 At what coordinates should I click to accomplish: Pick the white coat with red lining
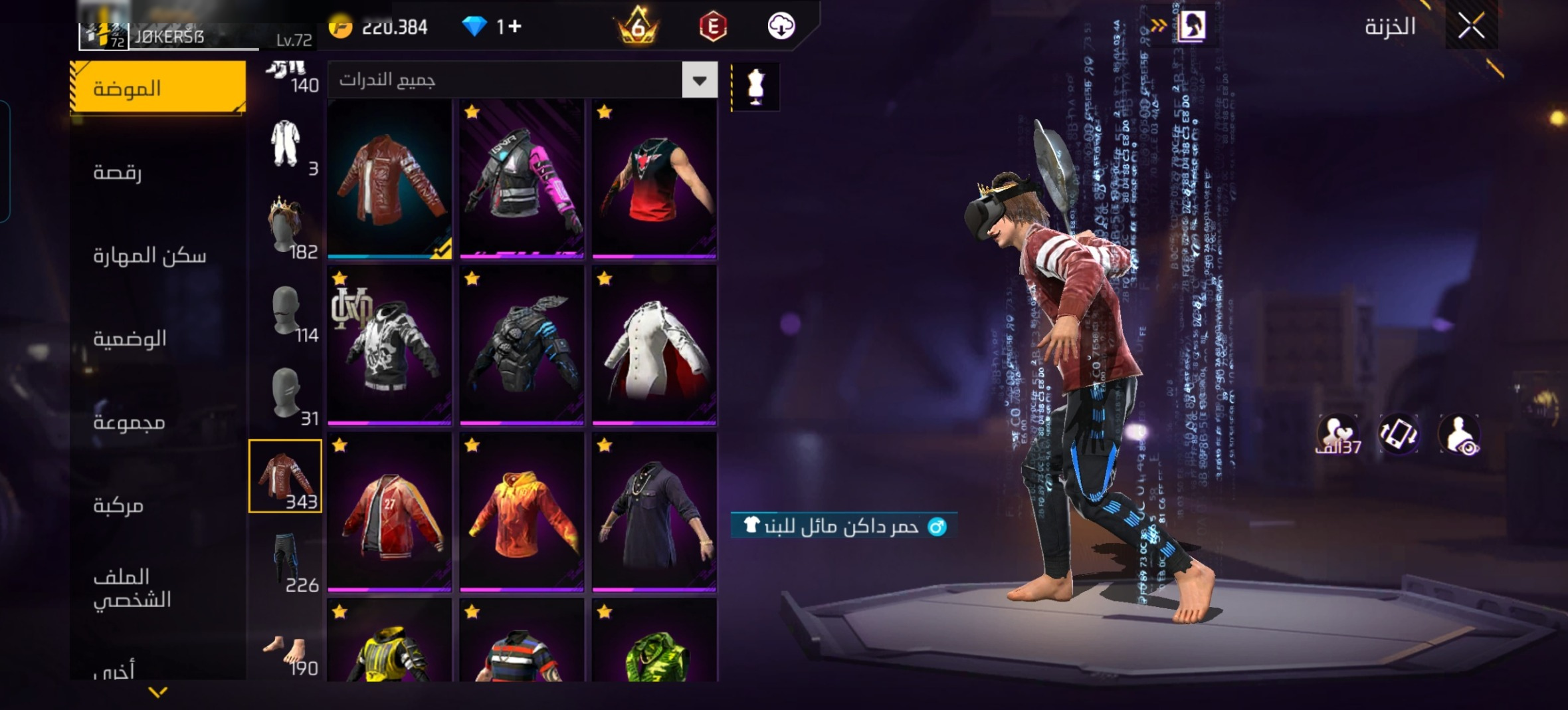pyautogui.click(x=654, y=344)
